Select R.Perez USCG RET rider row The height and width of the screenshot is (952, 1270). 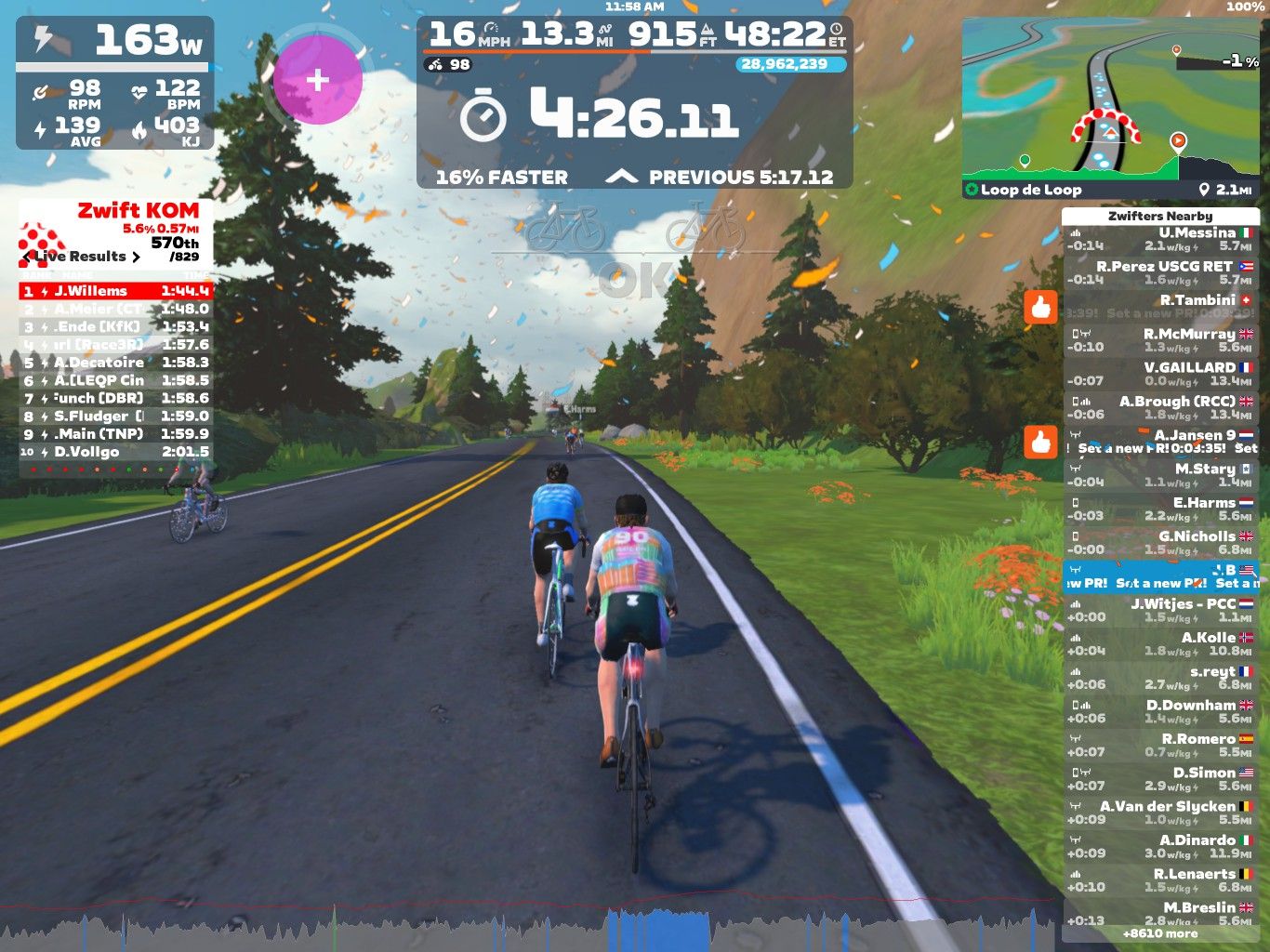(1160, 272)
